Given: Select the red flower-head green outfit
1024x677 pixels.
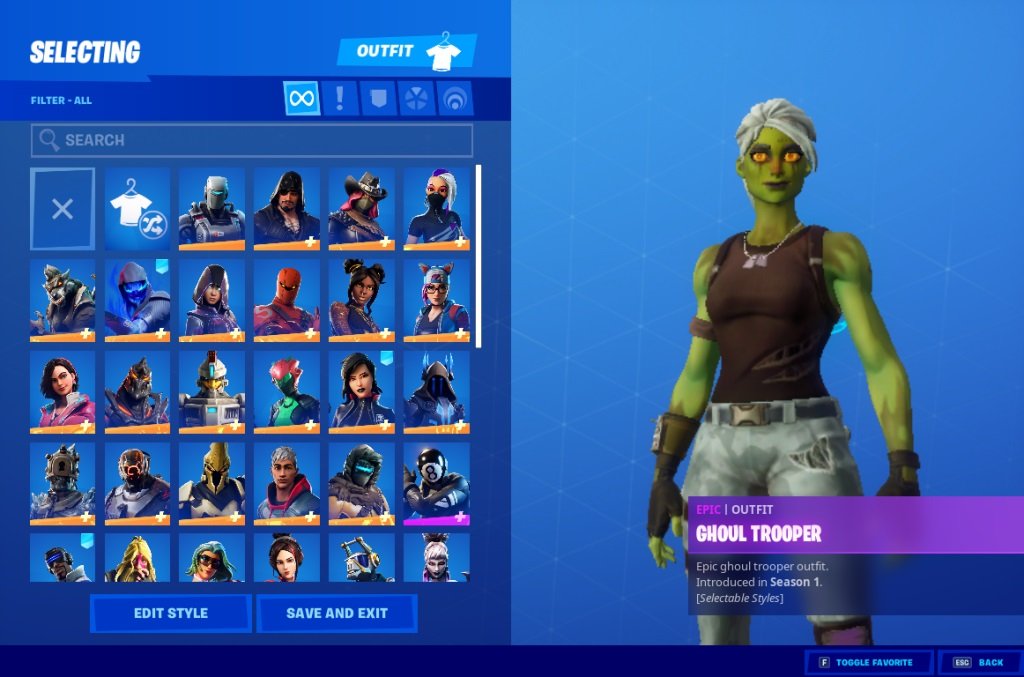Looking at the screenshot, I should coord(286,392).
